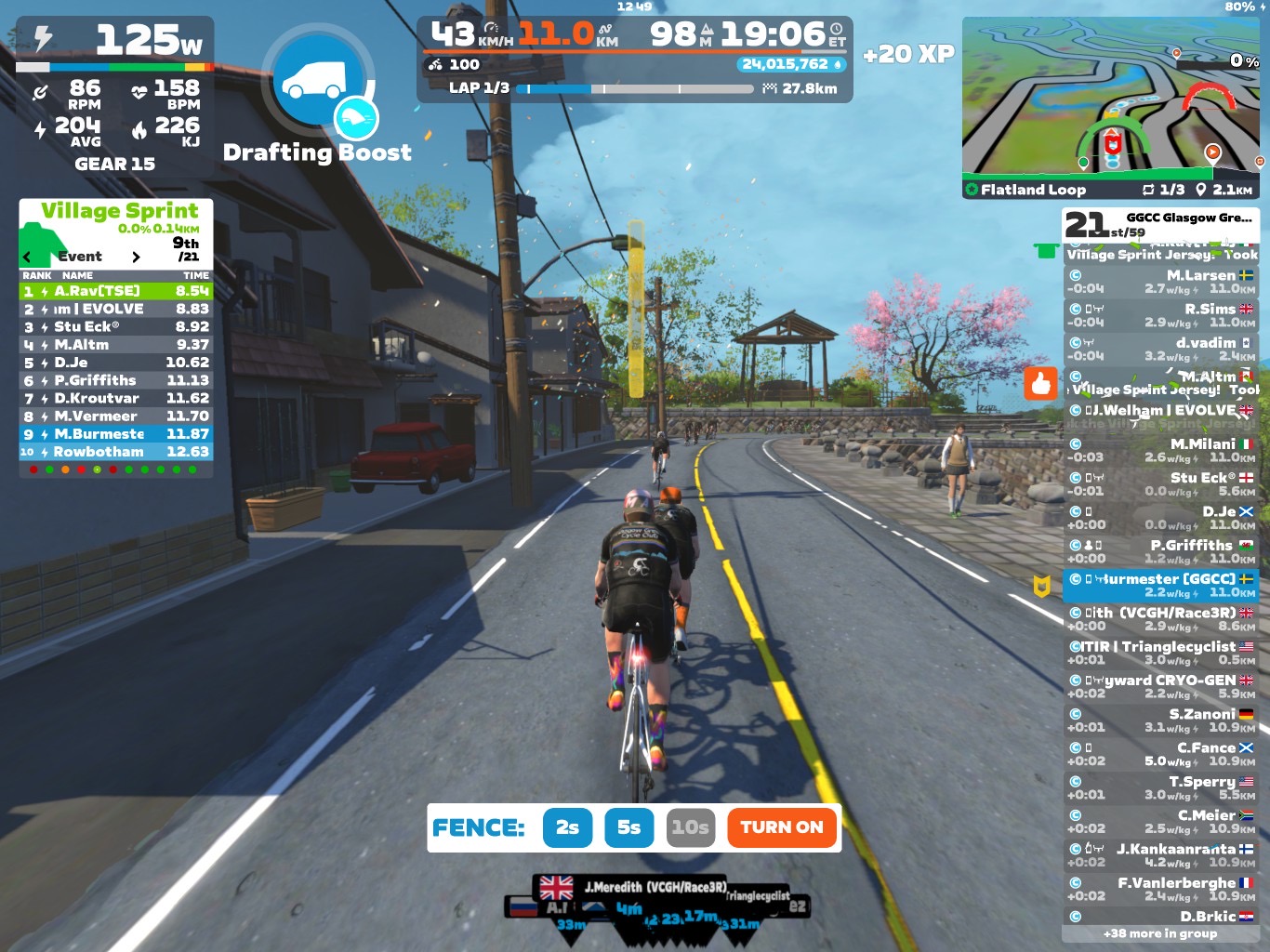Show the next leaderboard with right arrow

click(x=136, y=257)
